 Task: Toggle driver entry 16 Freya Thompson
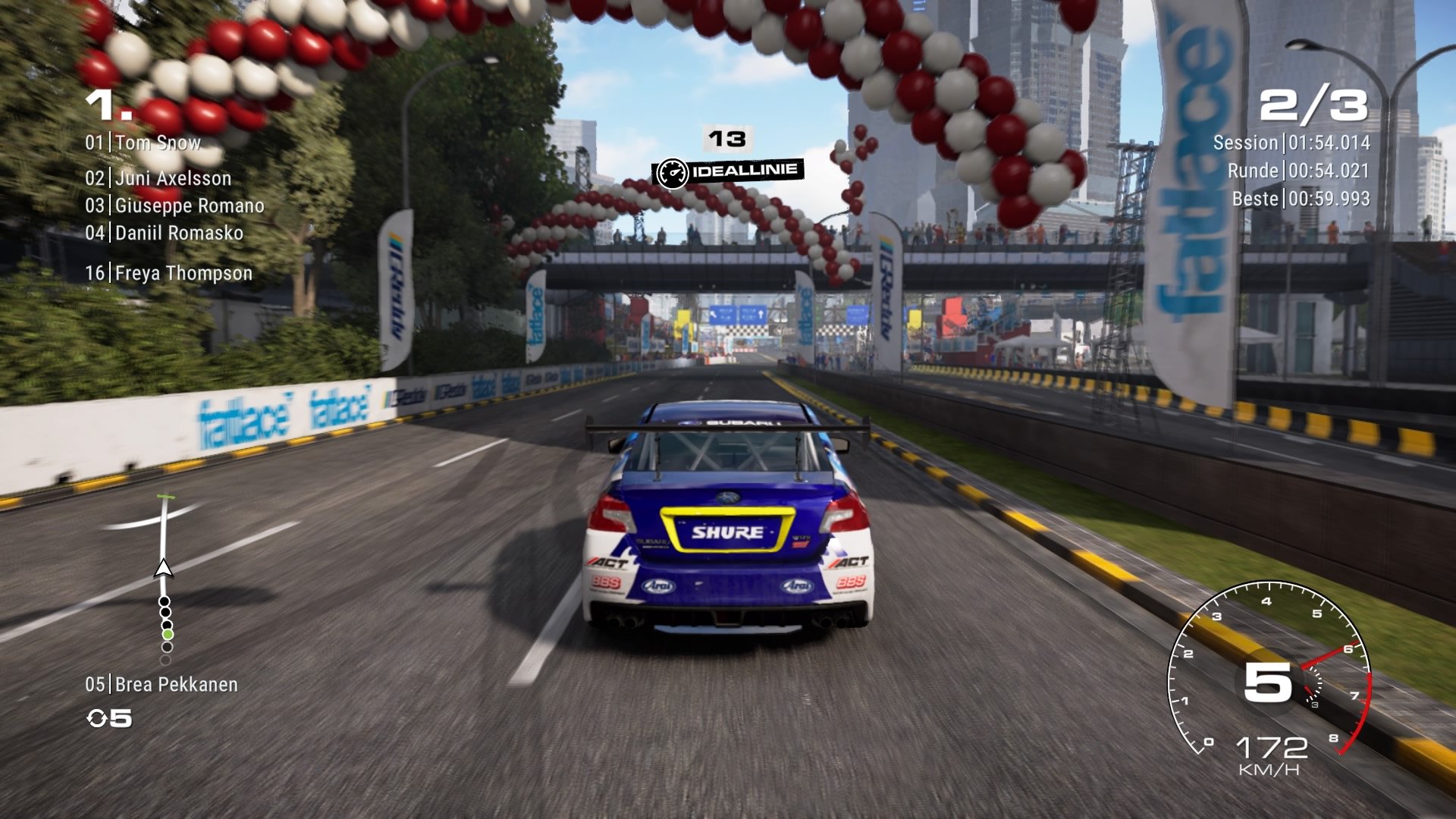[x=171, y=273]
